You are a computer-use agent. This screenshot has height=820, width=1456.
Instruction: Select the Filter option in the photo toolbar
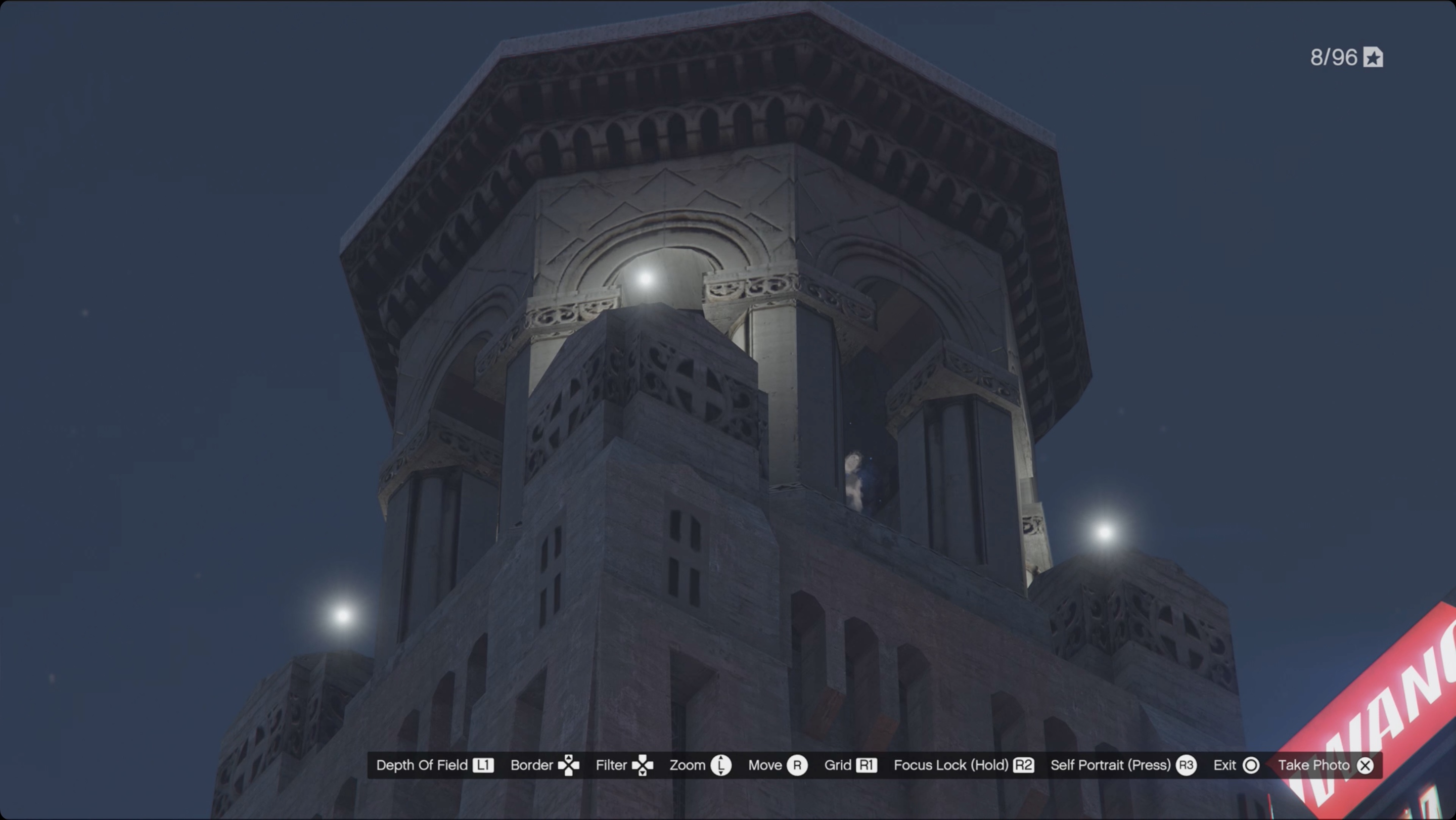coord(612,765)
